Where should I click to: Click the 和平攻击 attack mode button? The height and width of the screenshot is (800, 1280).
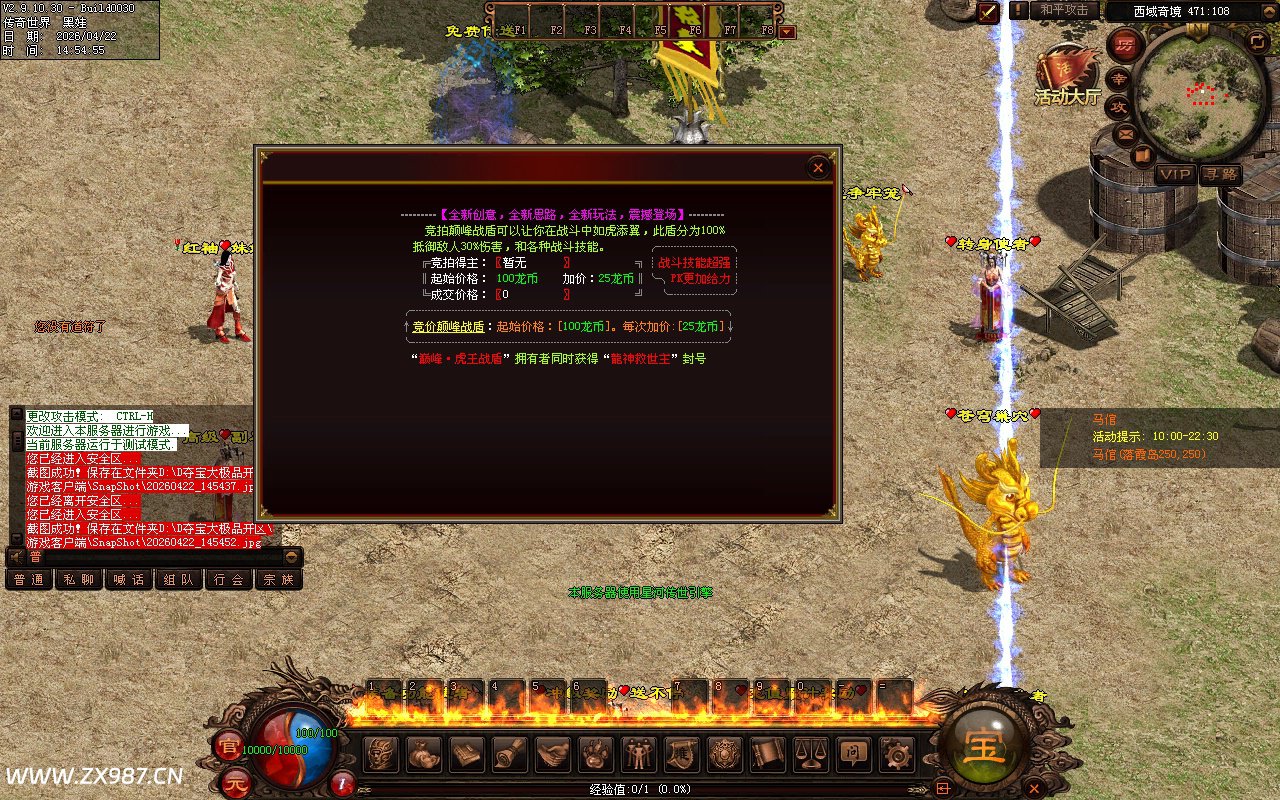coord(1063,10)
